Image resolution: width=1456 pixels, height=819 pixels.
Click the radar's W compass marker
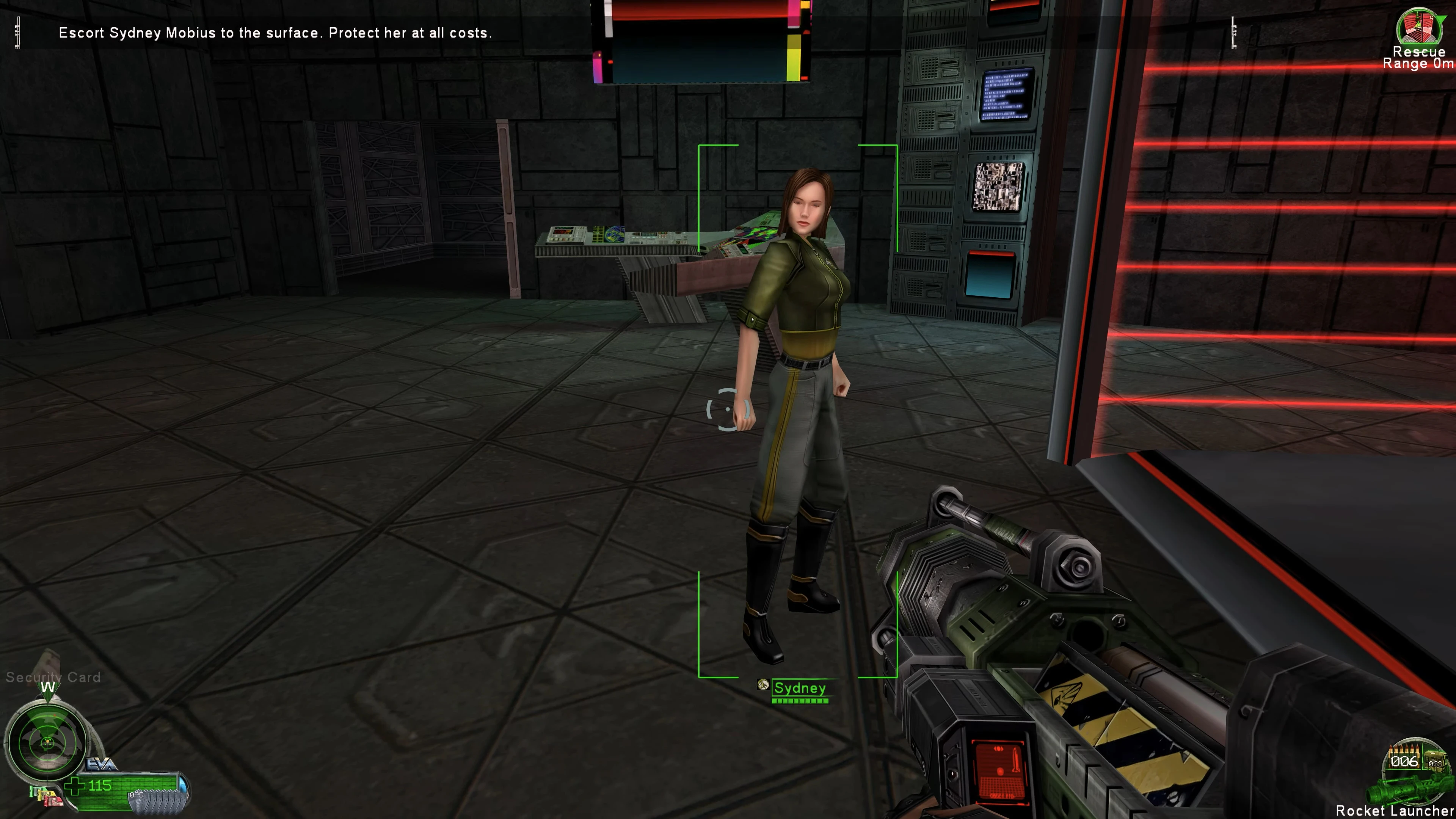[x=48, y=687]
